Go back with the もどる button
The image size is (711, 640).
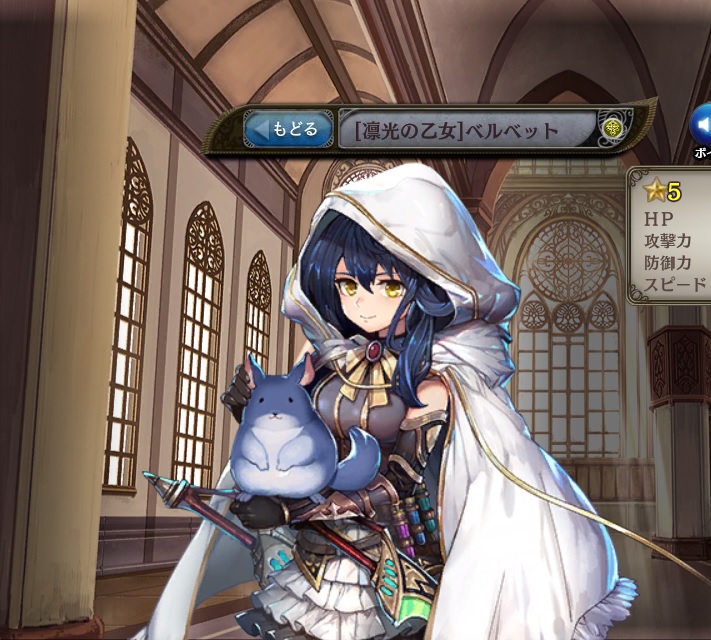tap(288, 129)
